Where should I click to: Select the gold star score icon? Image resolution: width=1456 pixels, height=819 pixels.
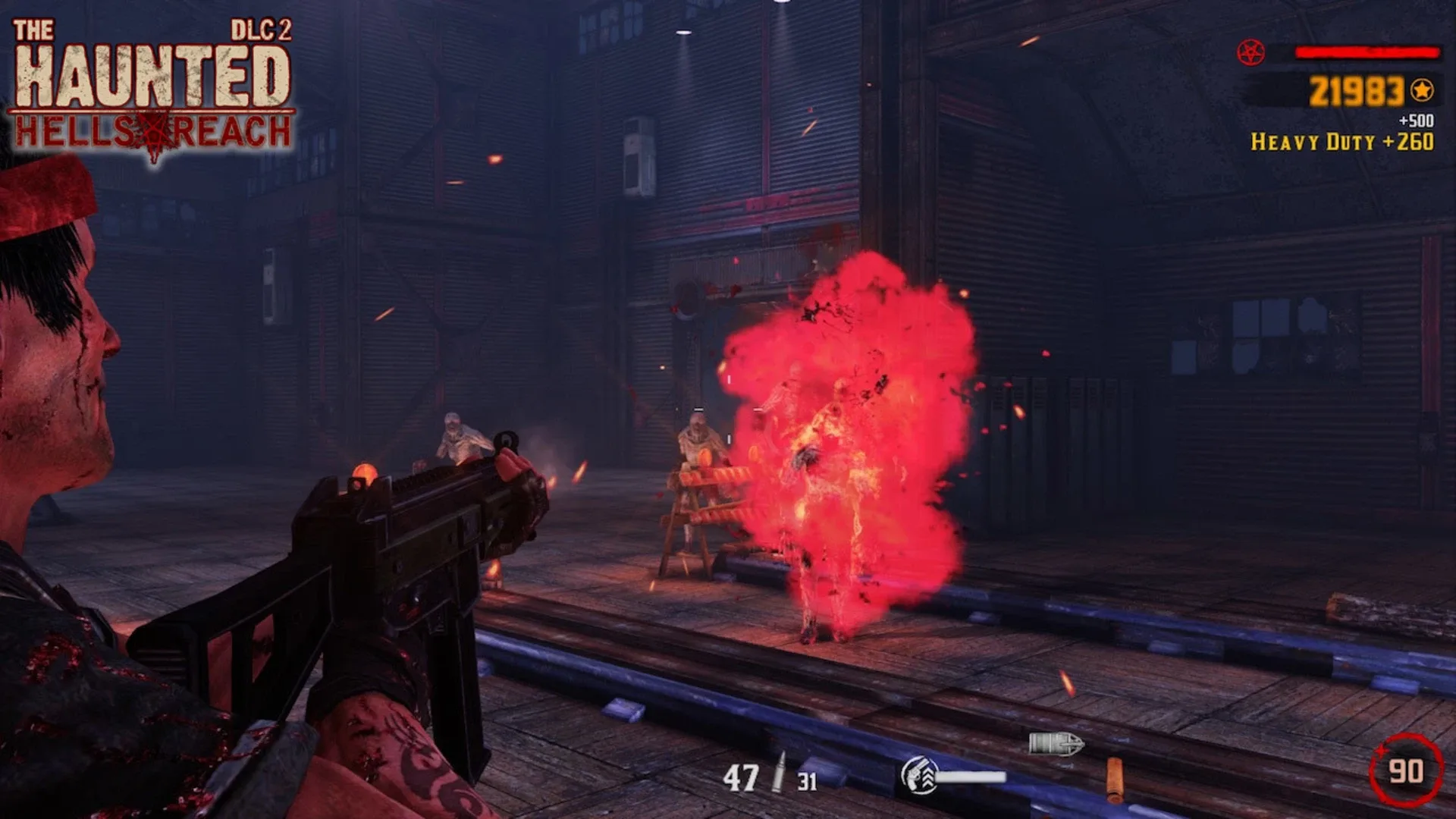pyautogui.click(x=1420, y=89)
